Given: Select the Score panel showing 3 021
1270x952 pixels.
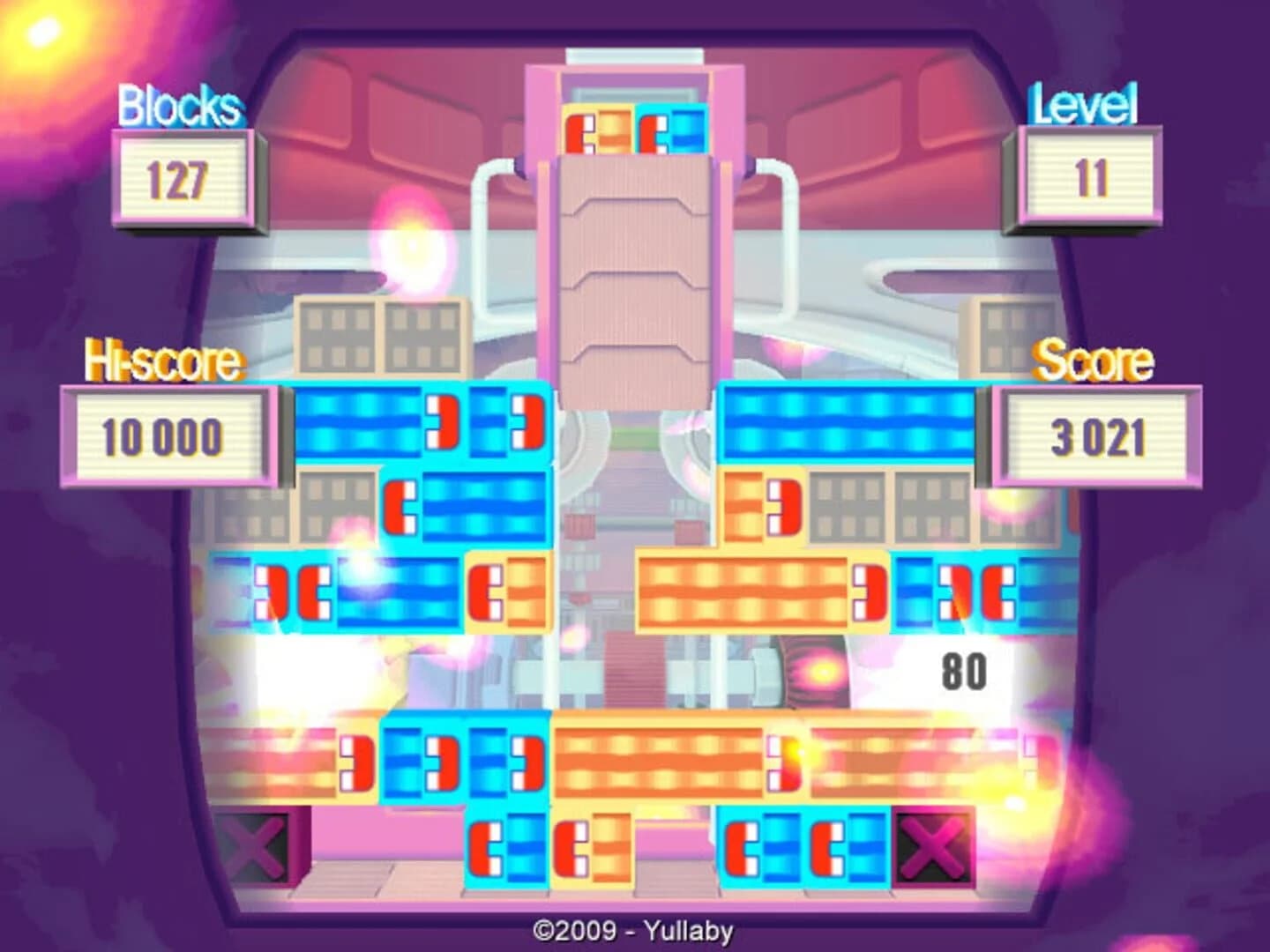Looking at the screenshot, I should tap(1096, 434).
